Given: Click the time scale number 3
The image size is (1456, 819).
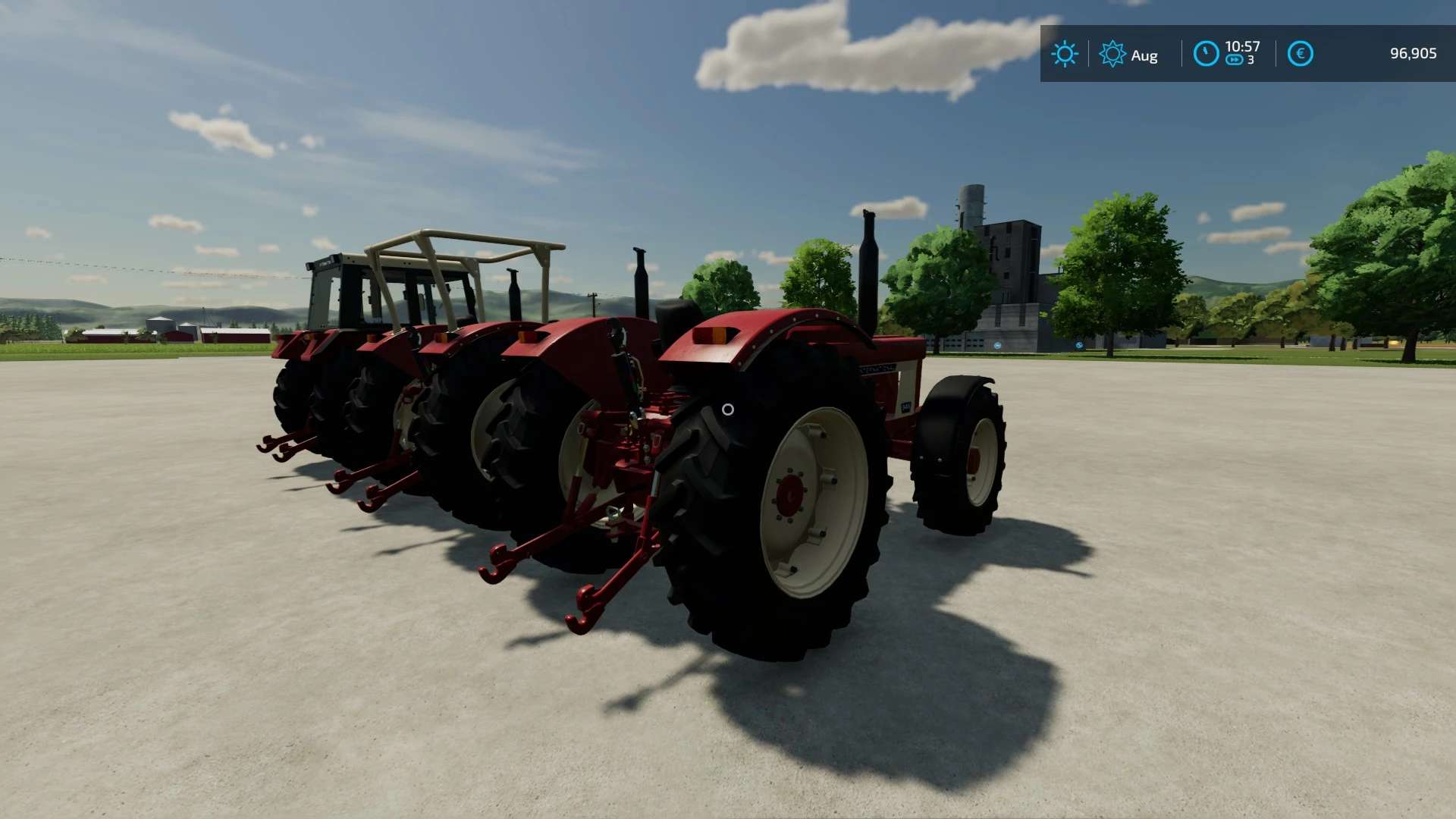Looking at the screenshot, I should coord(1252,61).
